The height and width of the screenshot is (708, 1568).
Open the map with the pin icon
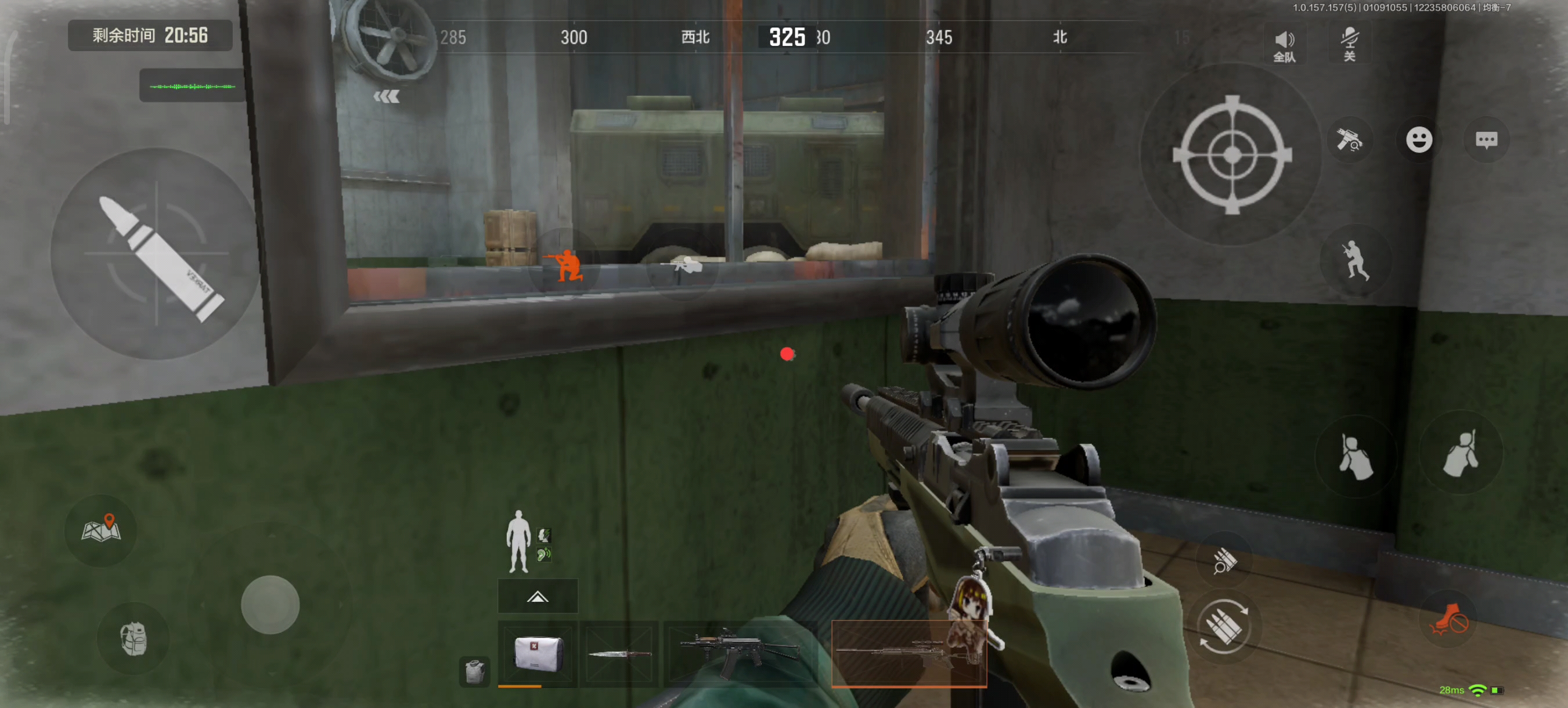pyautogui.click(x=101, y=530)
